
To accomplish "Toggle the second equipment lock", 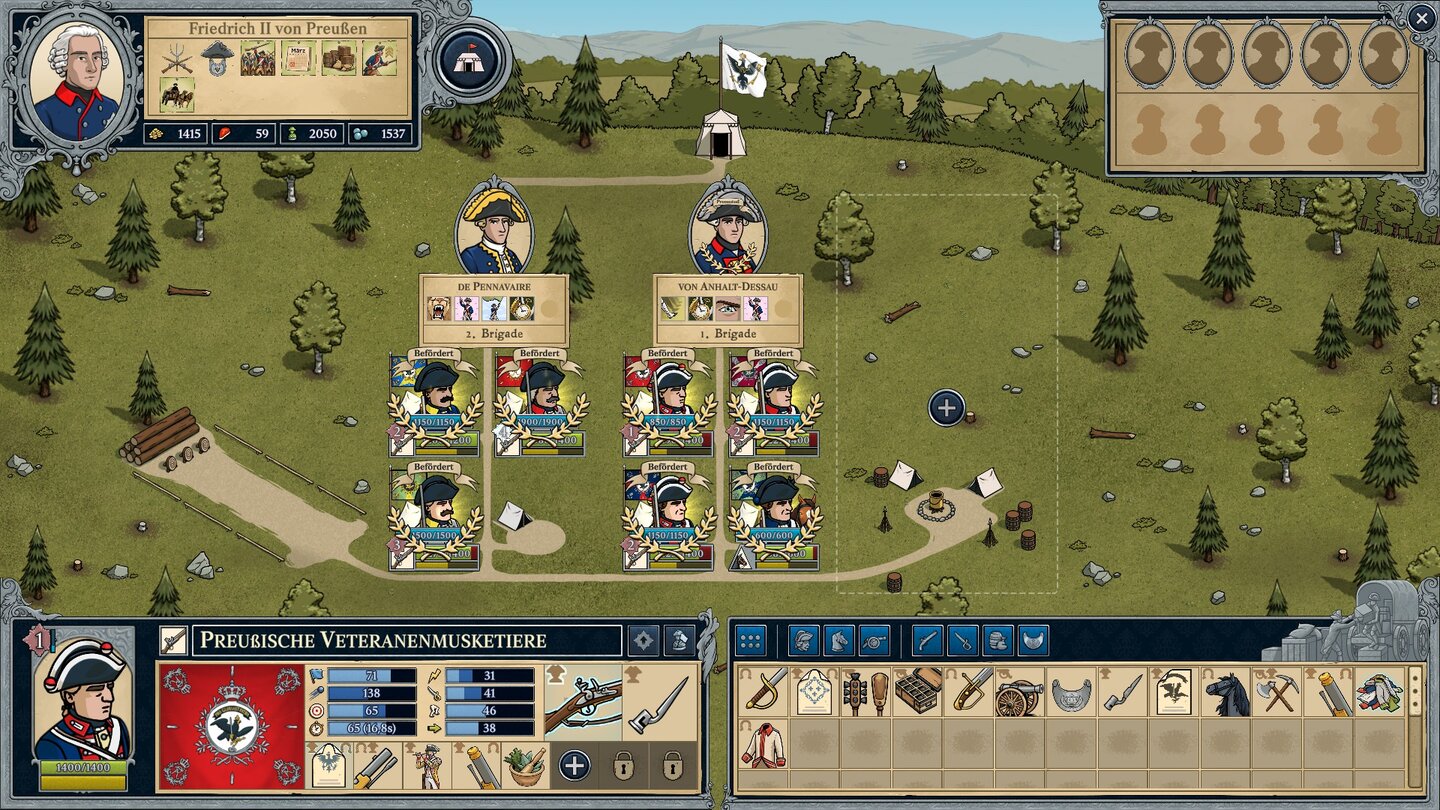I will (674, 764).
